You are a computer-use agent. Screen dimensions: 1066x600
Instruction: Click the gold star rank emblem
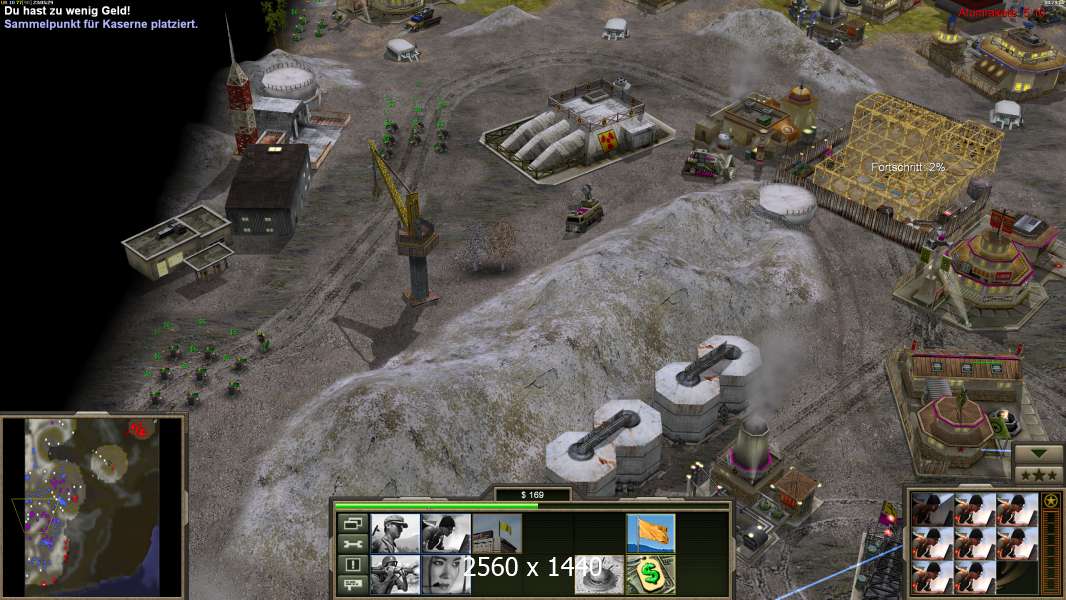click(x=1051, y=501)
